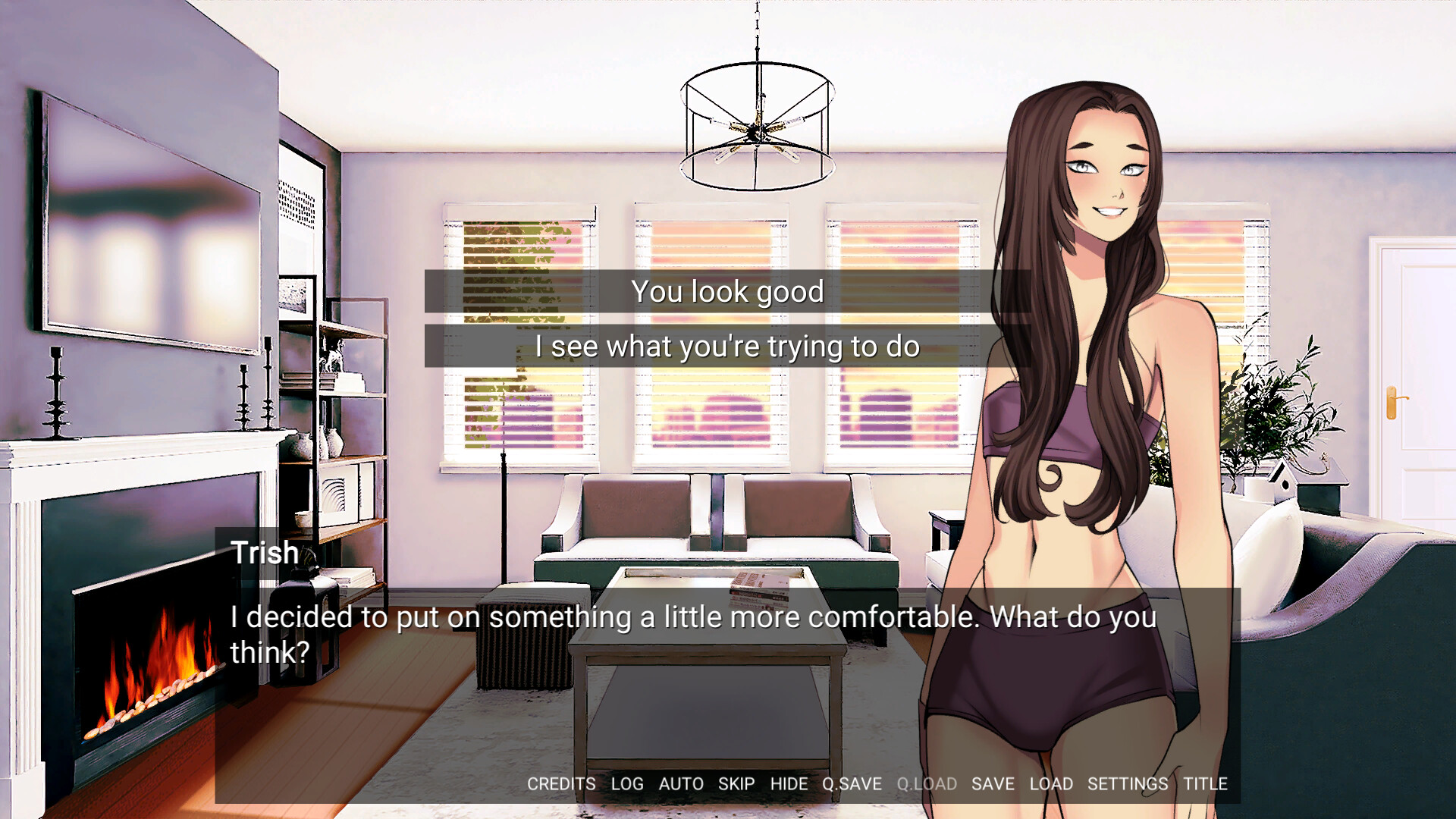Open the SETTINGS menu
This screenshot has height=819, width=1456.
point(1128,784)
